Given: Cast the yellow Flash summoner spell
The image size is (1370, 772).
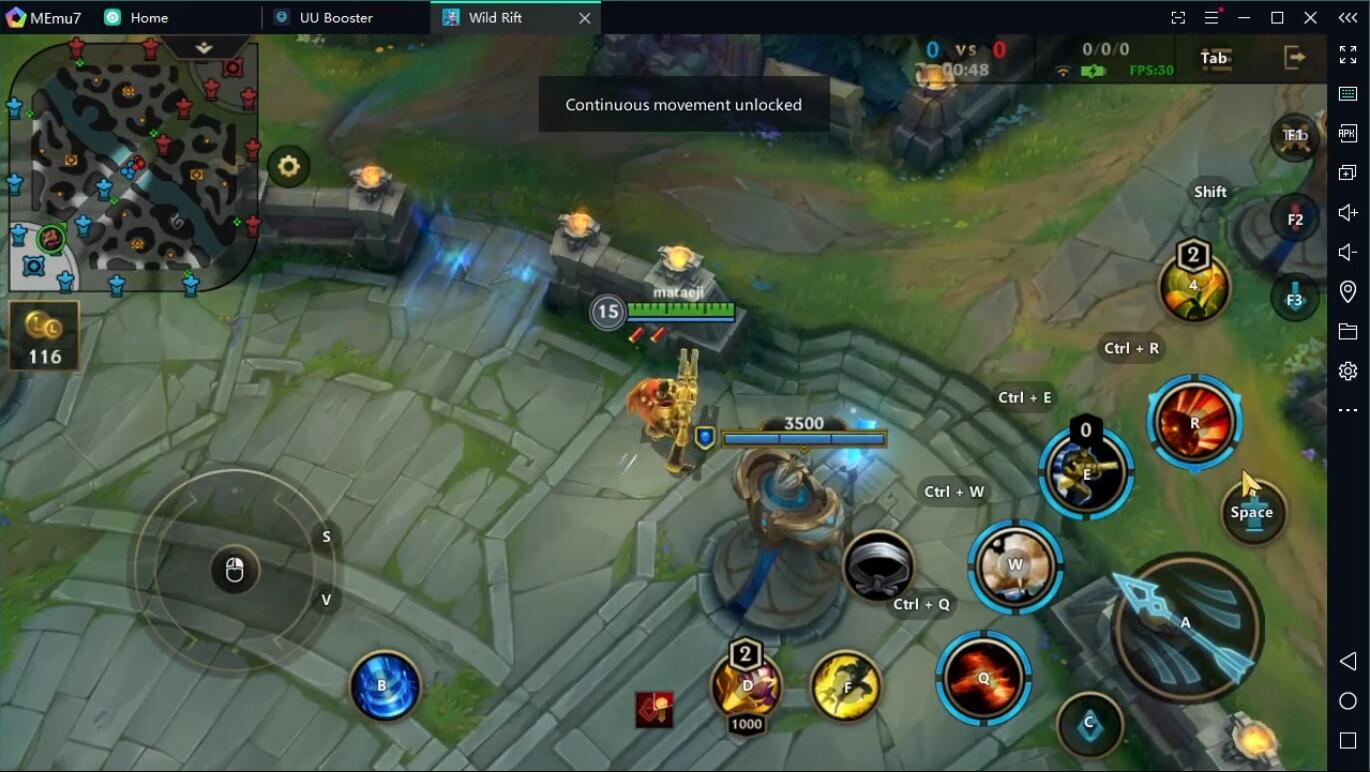Looking at the screenshot, I should [x=846, y=686].
